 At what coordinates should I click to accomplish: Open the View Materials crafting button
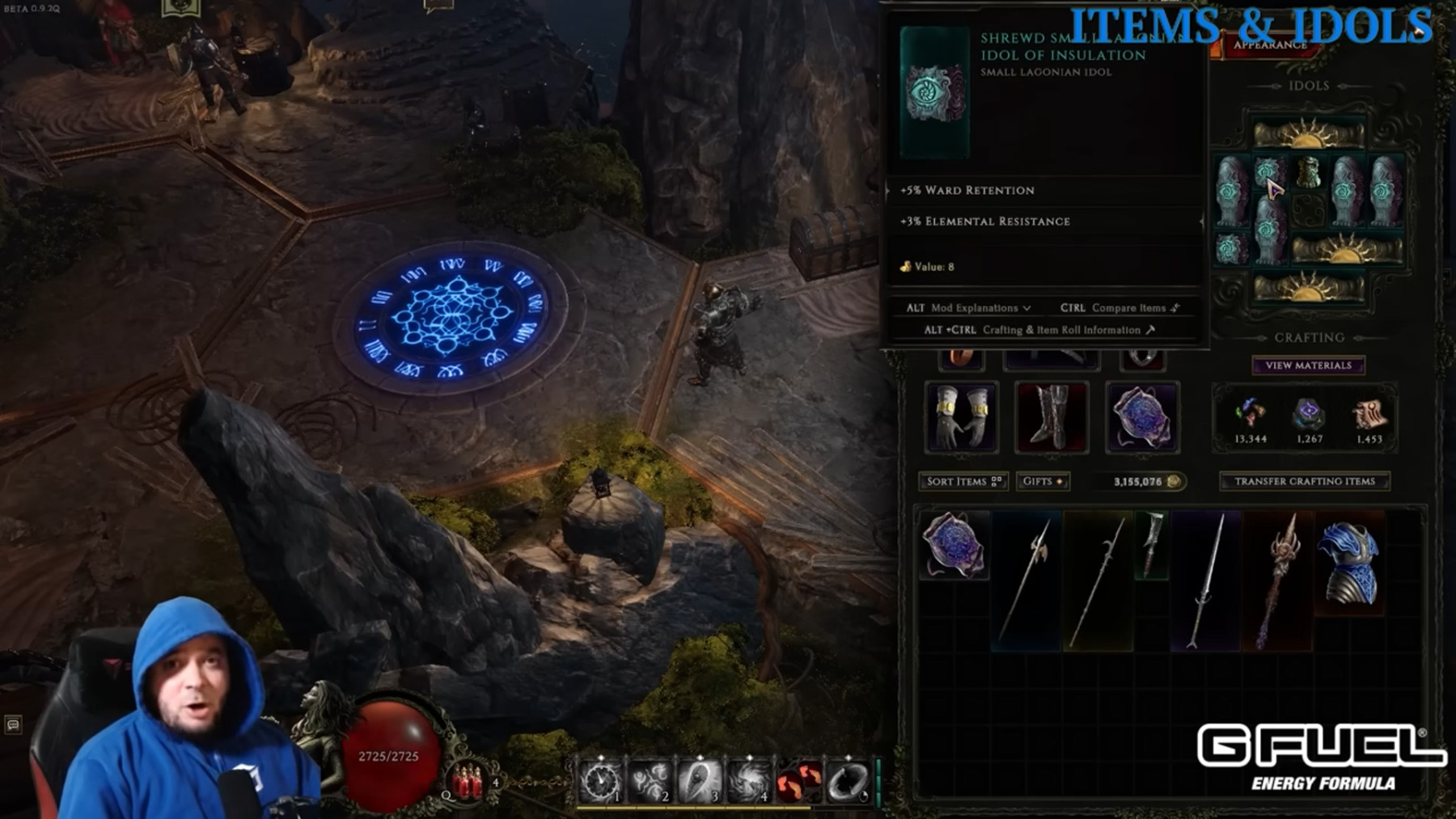[1308, 365]
